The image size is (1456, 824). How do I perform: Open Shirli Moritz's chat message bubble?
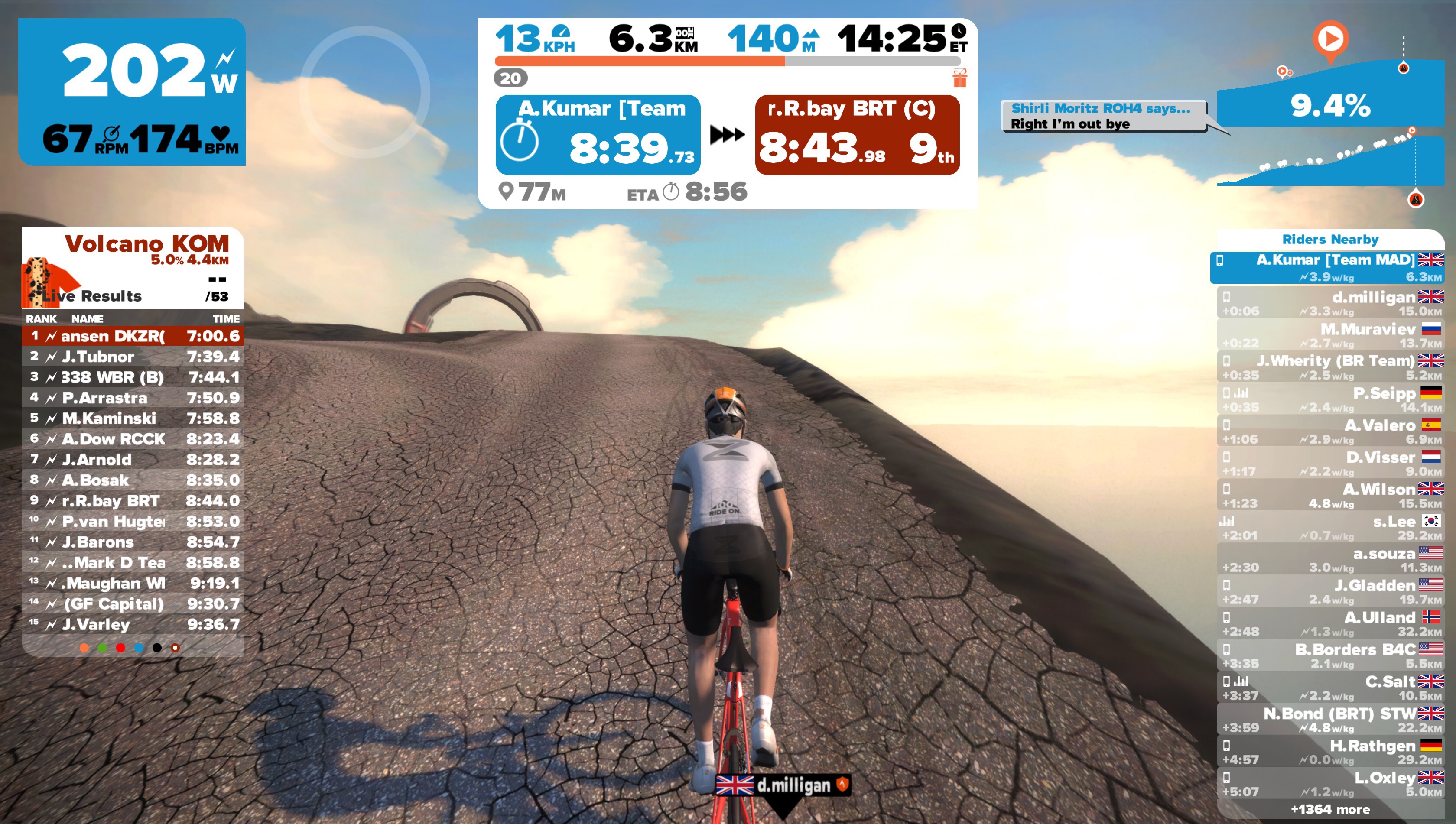[x=1103, y=116]
